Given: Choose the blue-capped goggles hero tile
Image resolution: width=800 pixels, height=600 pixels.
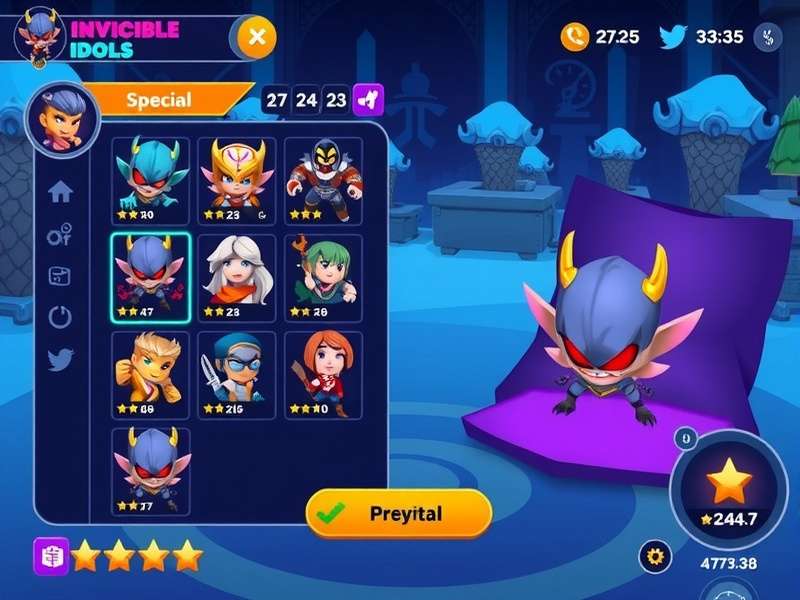Looking at the screenshot, I should coord(237,374).
